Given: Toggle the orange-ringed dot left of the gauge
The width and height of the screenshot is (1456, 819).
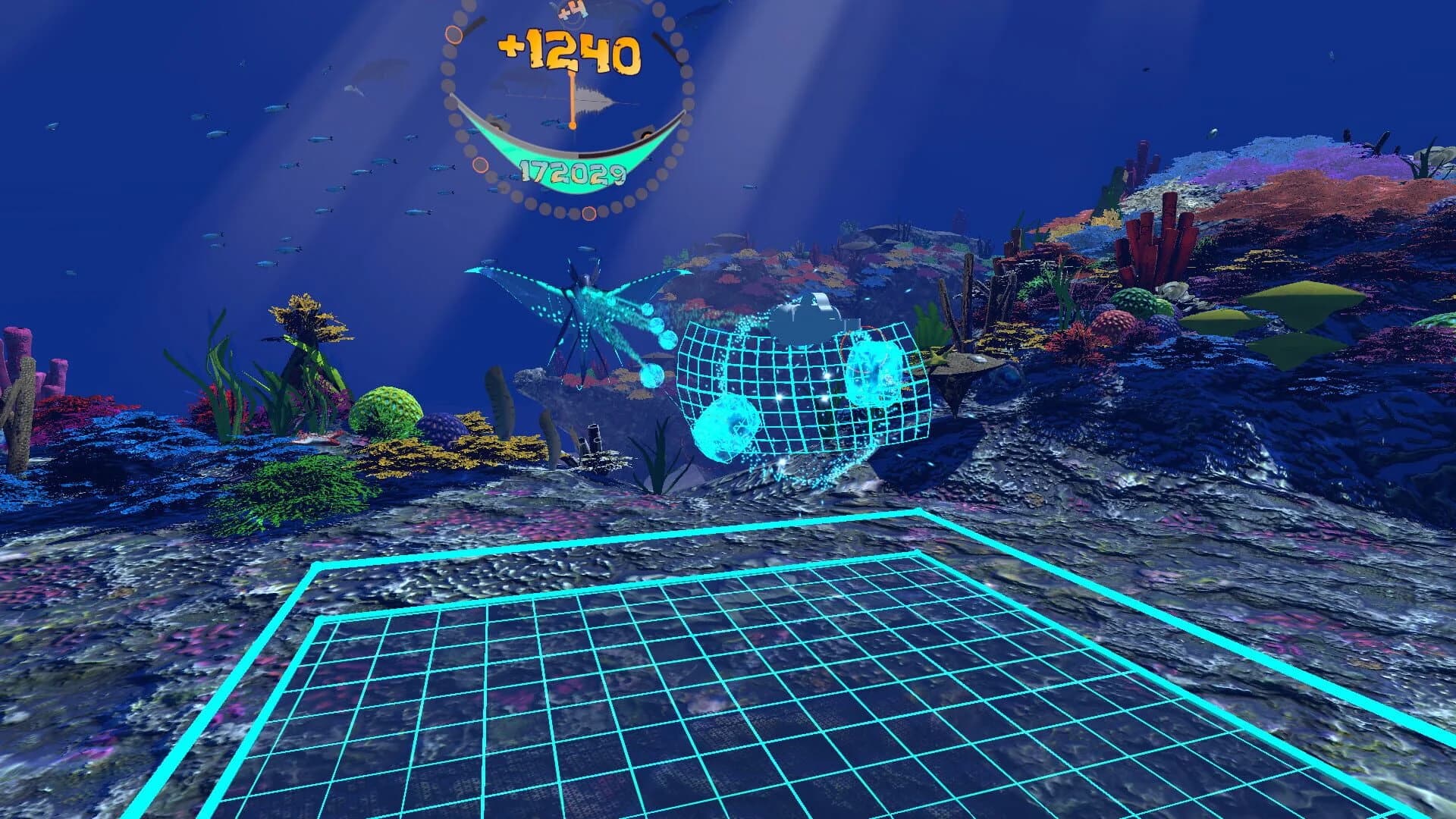Looking at the screenshot, I should [x=453, y=33].
